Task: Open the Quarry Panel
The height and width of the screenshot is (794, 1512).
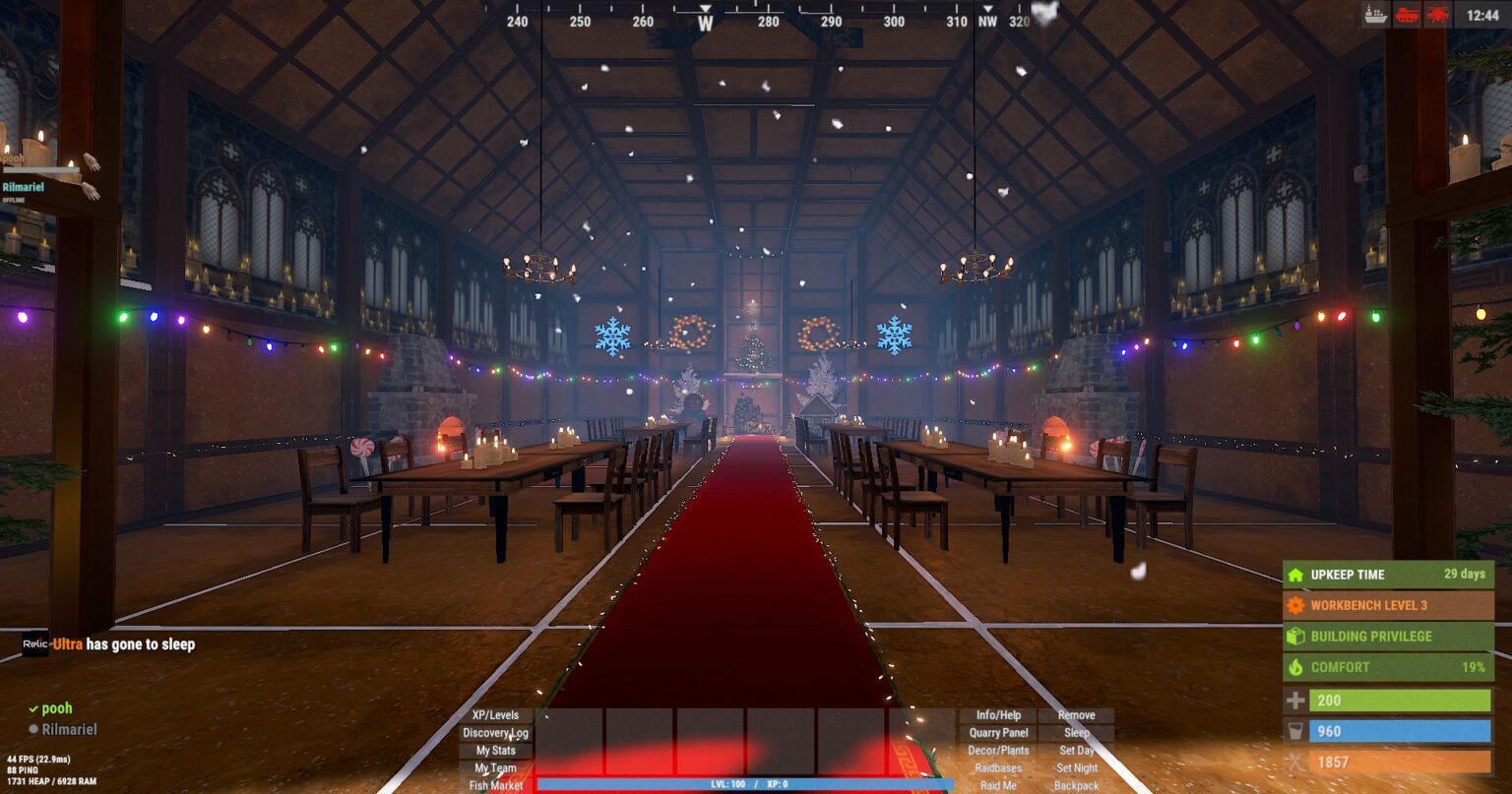Action: 998,733
